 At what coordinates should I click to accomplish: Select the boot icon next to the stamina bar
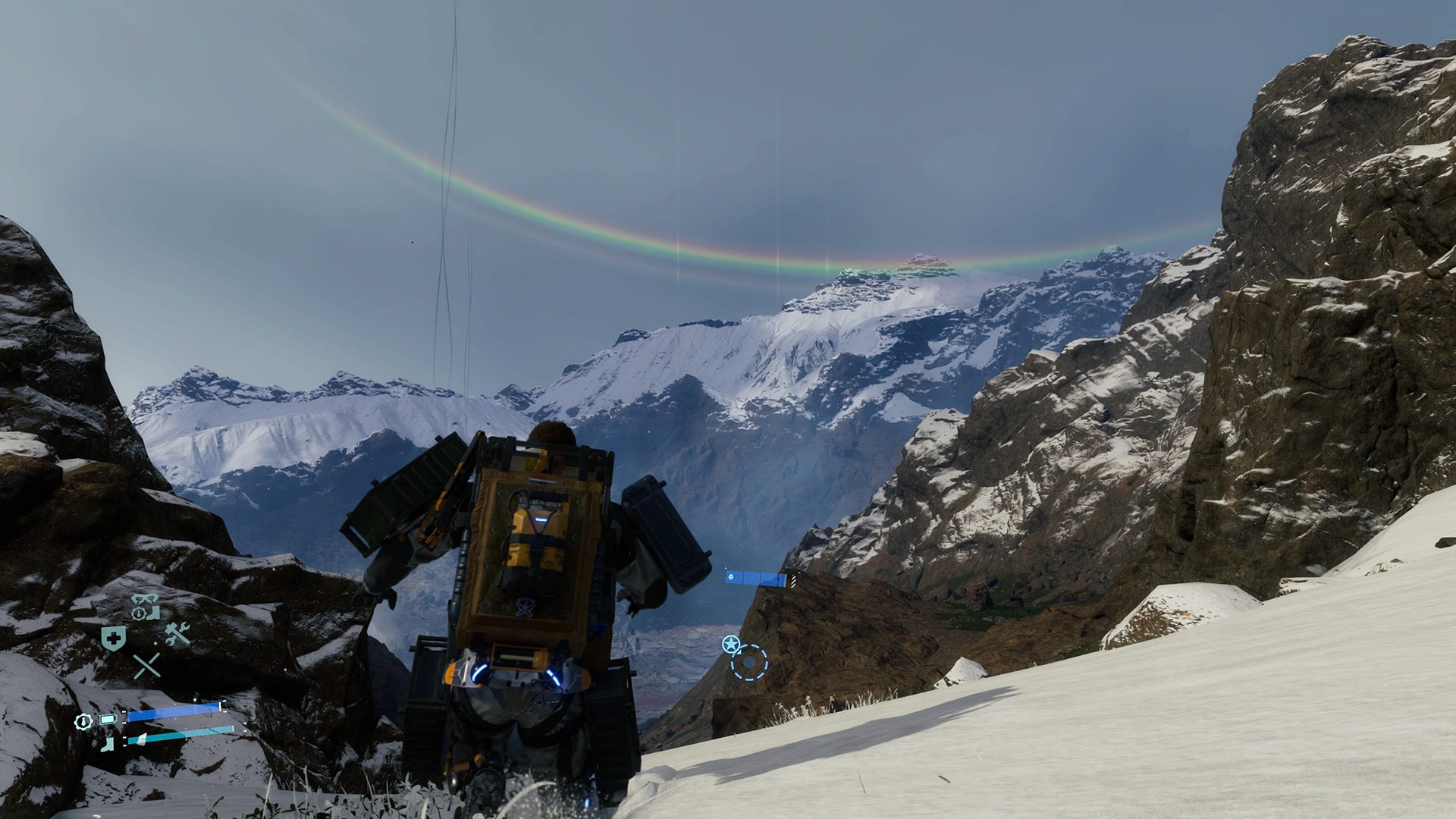click(x=106, y=744)
